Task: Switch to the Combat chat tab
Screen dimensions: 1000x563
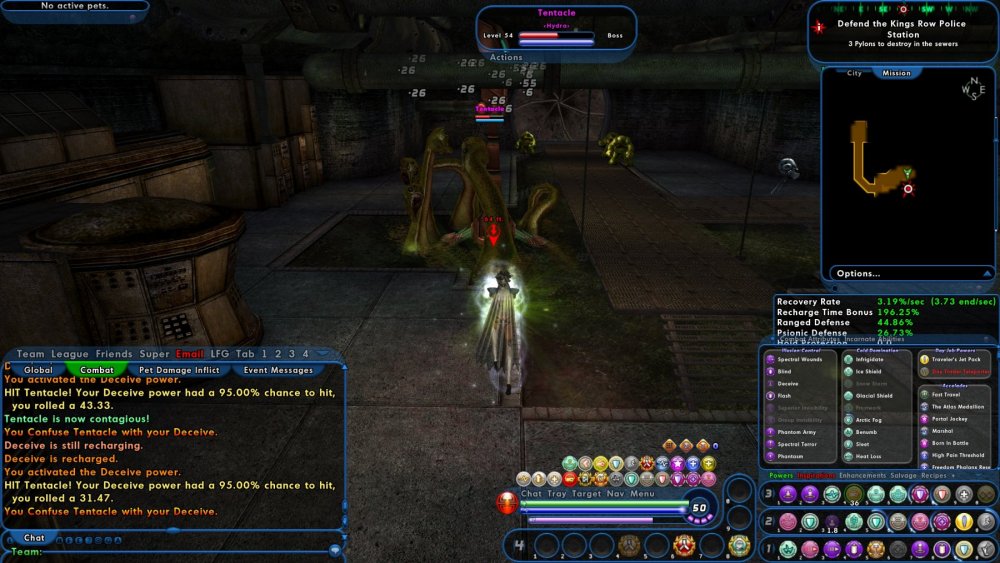Action: click(97, 370)
